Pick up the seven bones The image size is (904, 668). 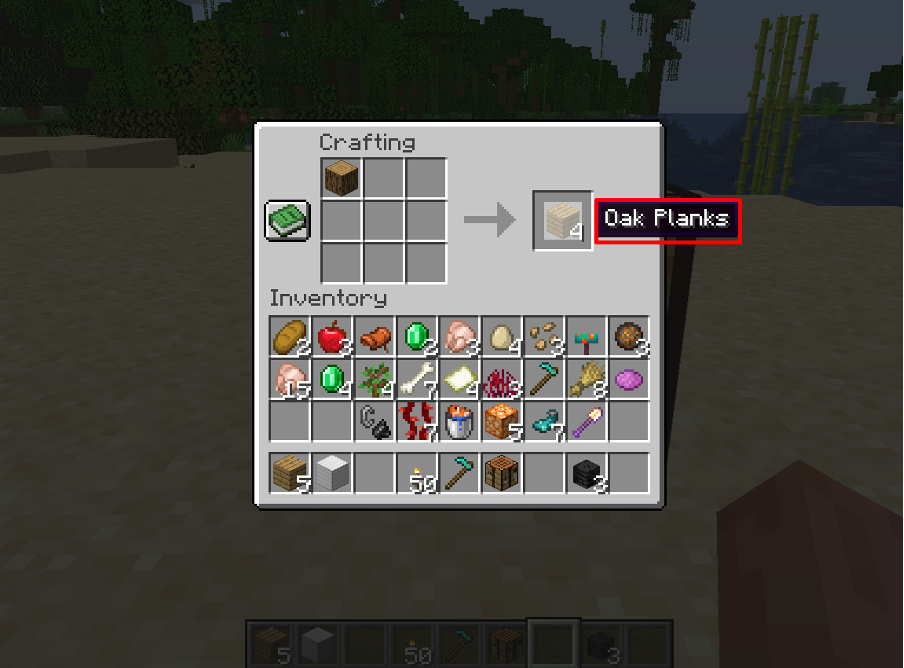click(416, 380)
